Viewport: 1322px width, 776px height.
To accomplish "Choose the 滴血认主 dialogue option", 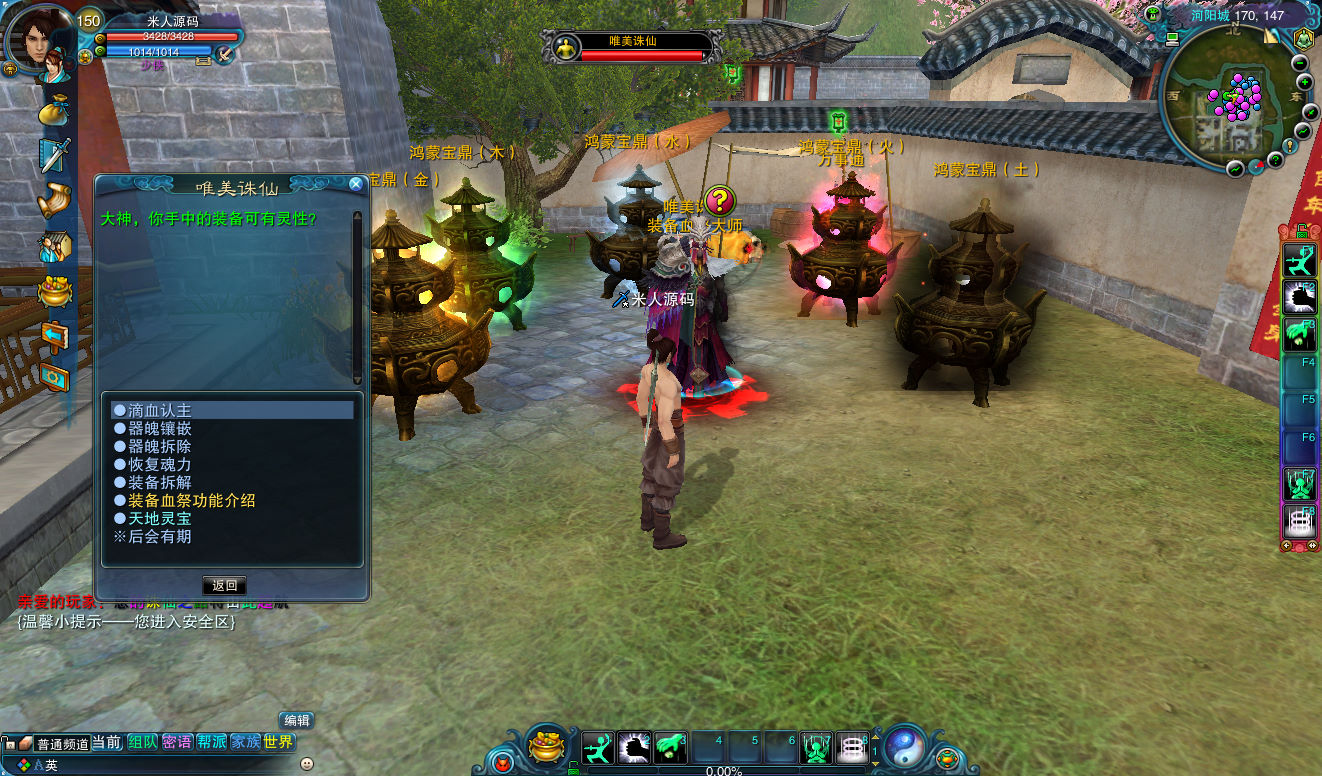I will (160, 410).
